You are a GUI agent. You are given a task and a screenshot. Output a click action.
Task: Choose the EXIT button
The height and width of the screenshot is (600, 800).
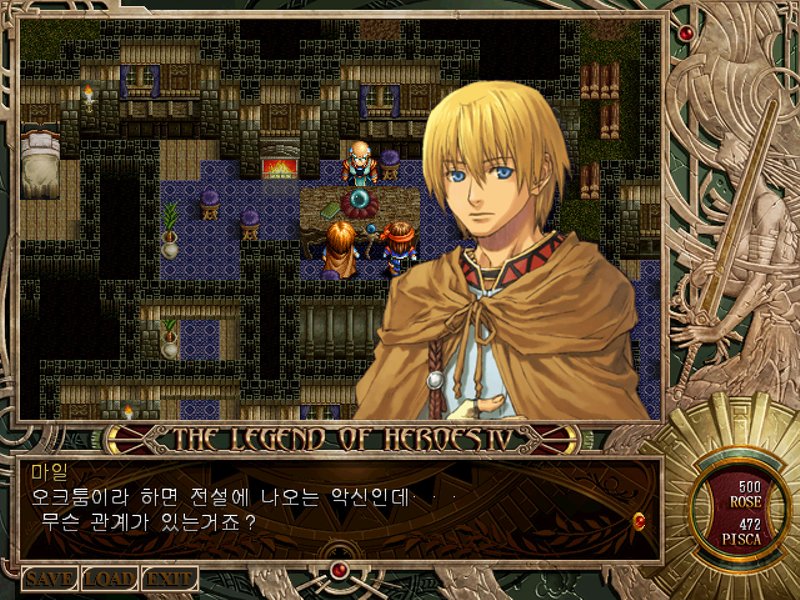(169, 578)
